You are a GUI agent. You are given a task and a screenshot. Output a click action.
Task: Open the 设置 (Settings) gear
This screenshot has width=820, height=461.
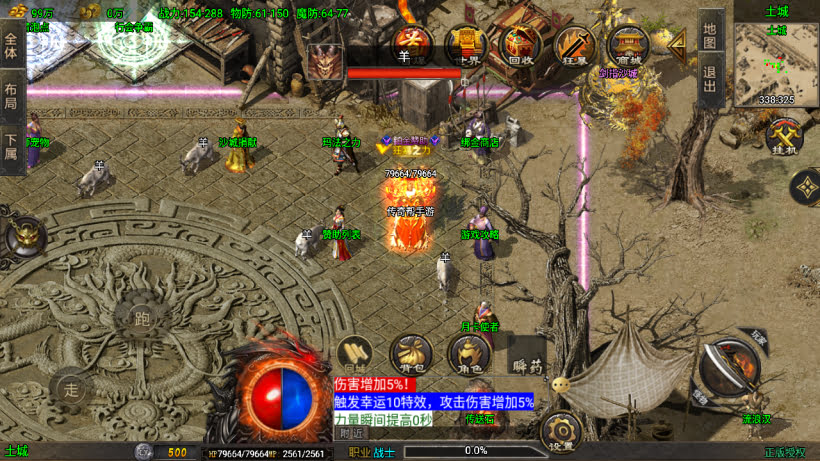(561, 431)
